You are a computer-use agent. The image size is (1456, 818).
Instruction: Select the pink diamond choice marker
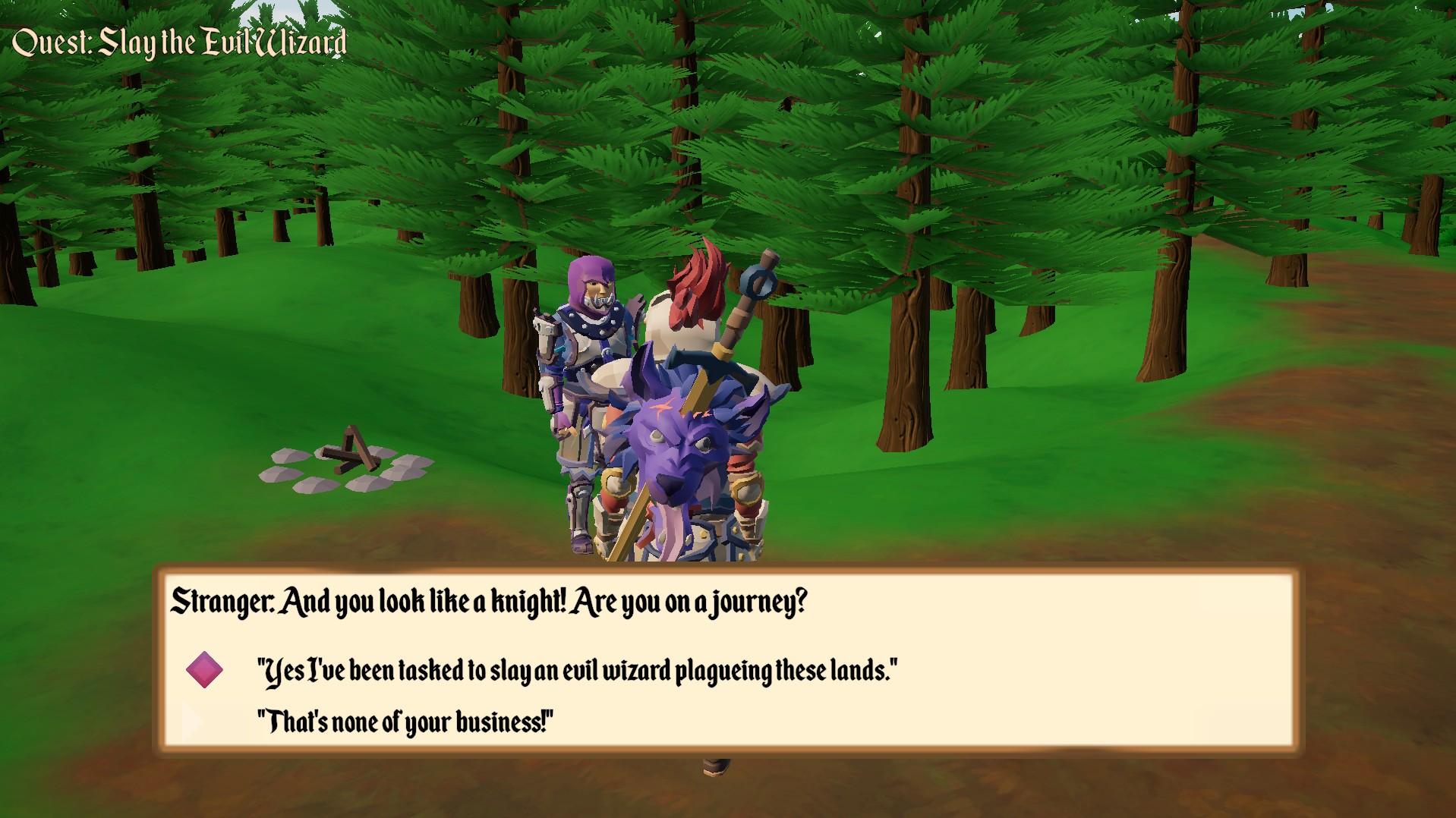click(203, 668)
